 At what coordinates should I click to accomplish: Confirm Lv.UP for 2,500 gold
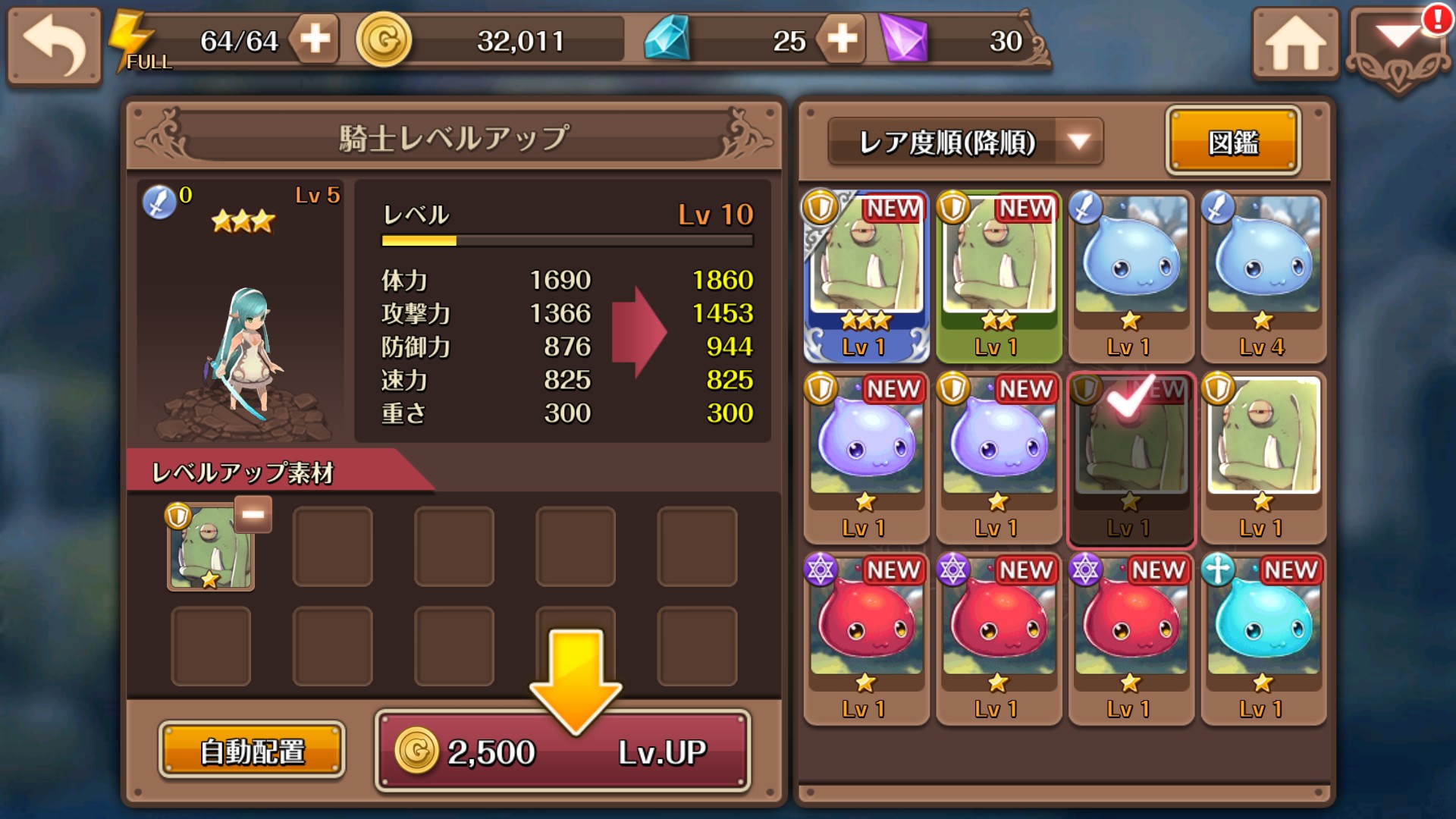click(x=563, y=751)
